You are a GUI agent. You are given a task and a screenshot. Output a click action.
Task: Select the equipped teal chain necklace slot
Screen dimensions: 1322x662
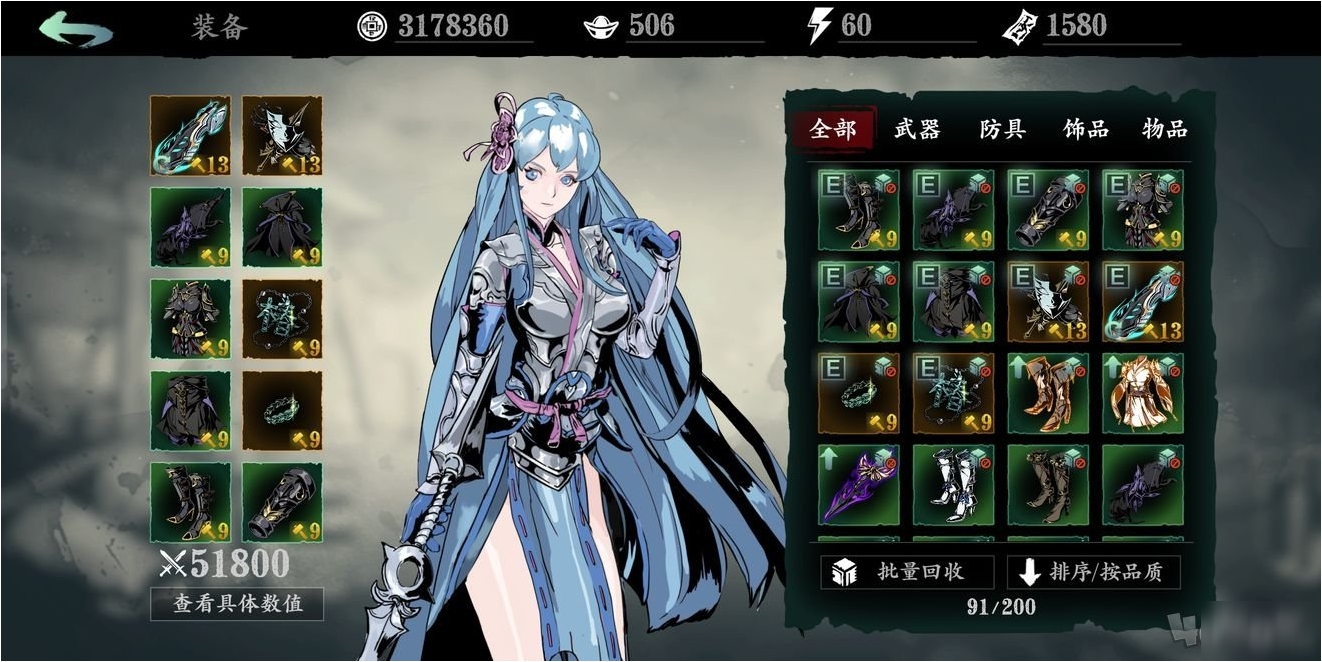(282, 319)
